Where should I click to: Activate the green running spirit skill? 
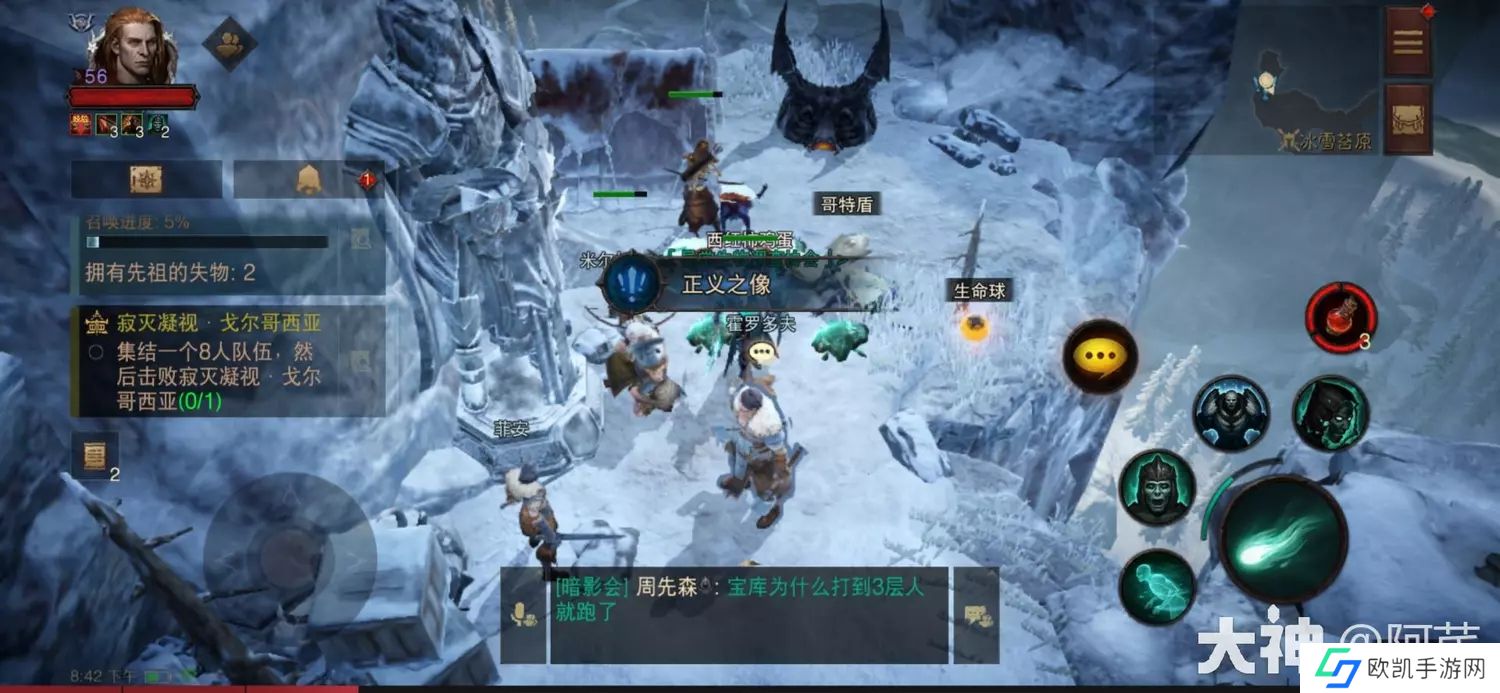coord(1157,587)
